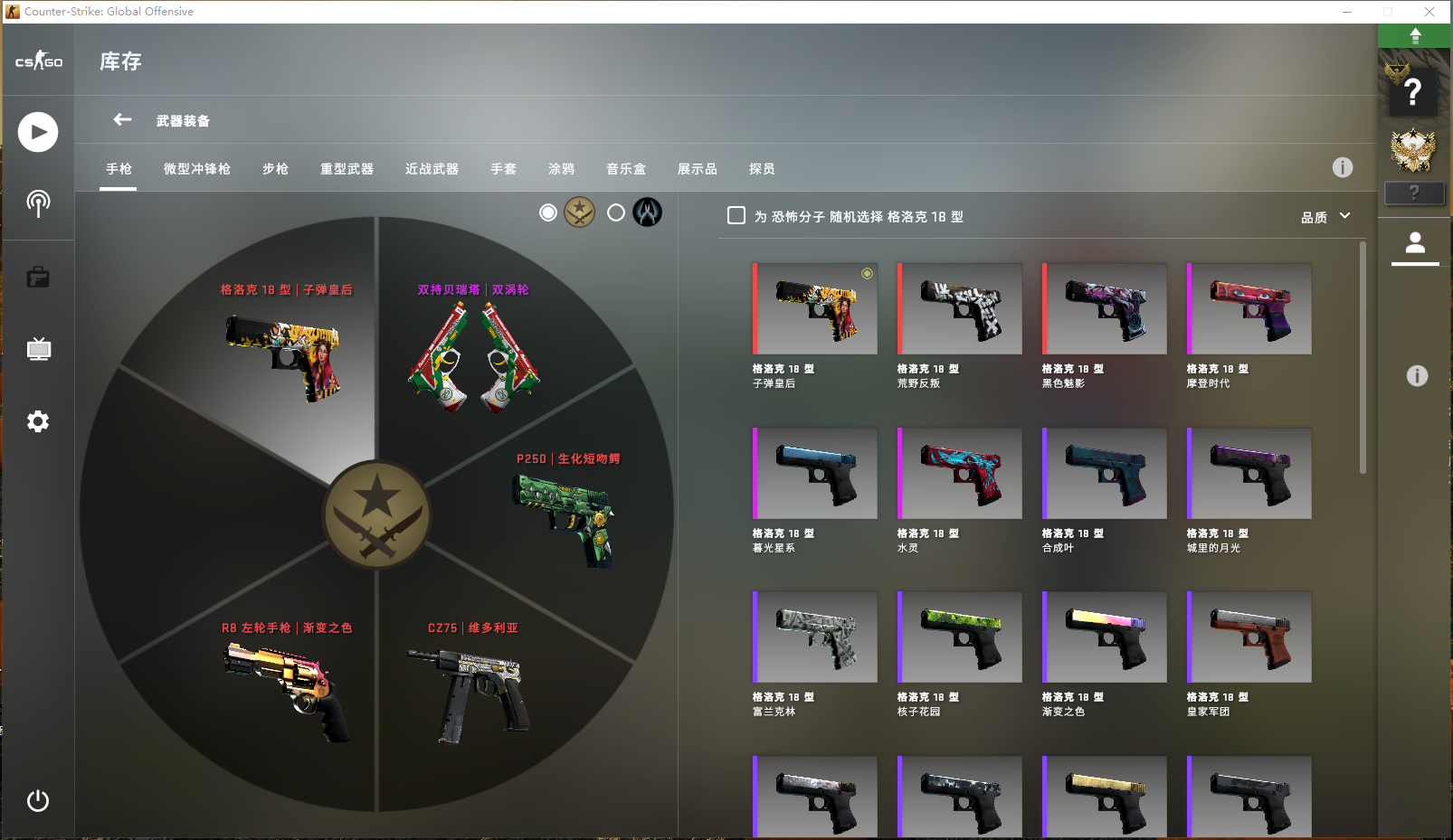Select the 渐变之色 Glock skin thumbnail
The width and height of the screenshot is (1453, 840).
1105,637
